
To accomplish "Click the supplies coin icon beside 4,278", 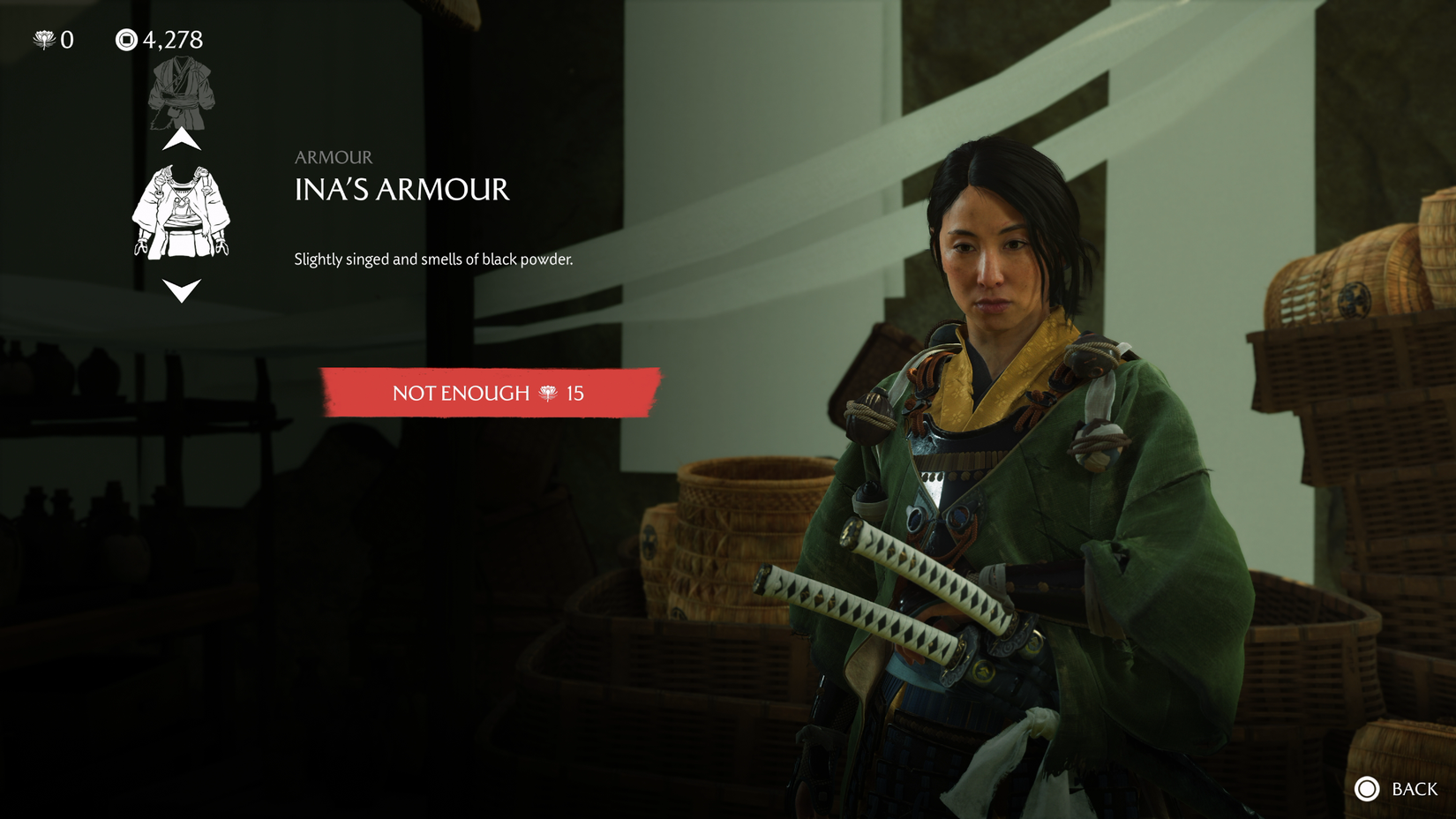I will pos(126,39).
